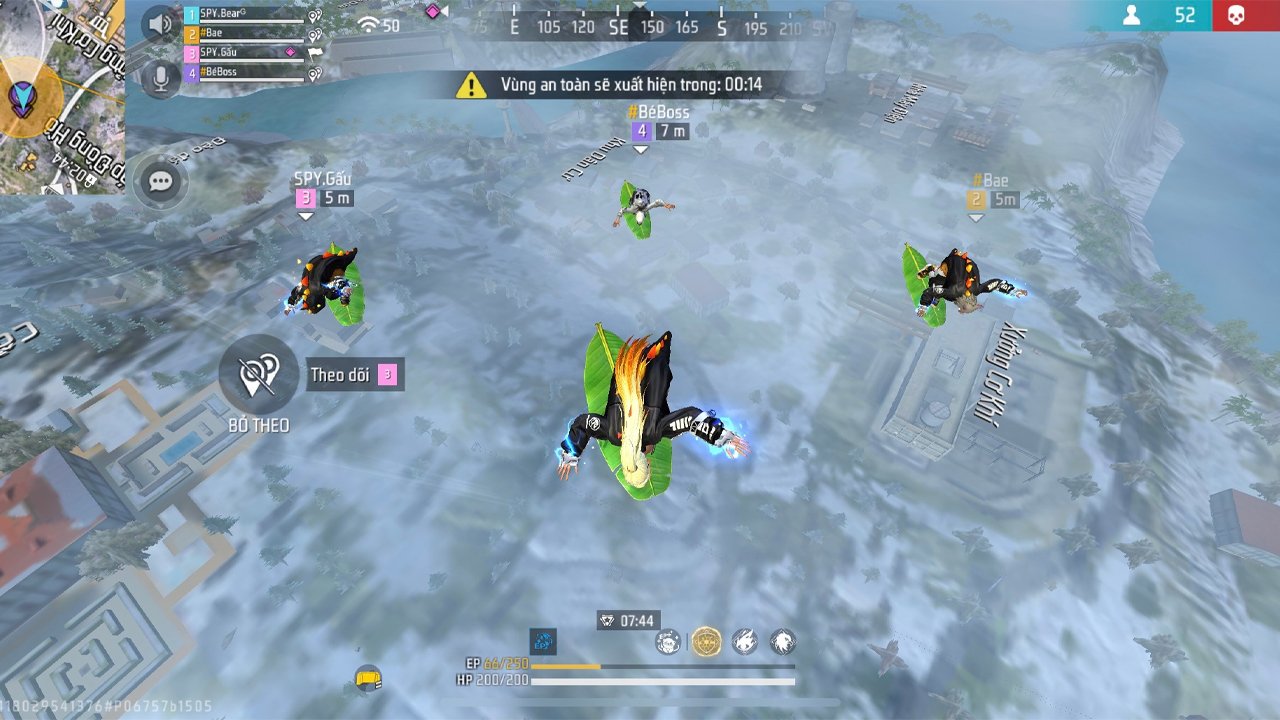Select the wolf head skill icon
The width and height of the screenshot is (1280, 720).
[x=782, y=642]
